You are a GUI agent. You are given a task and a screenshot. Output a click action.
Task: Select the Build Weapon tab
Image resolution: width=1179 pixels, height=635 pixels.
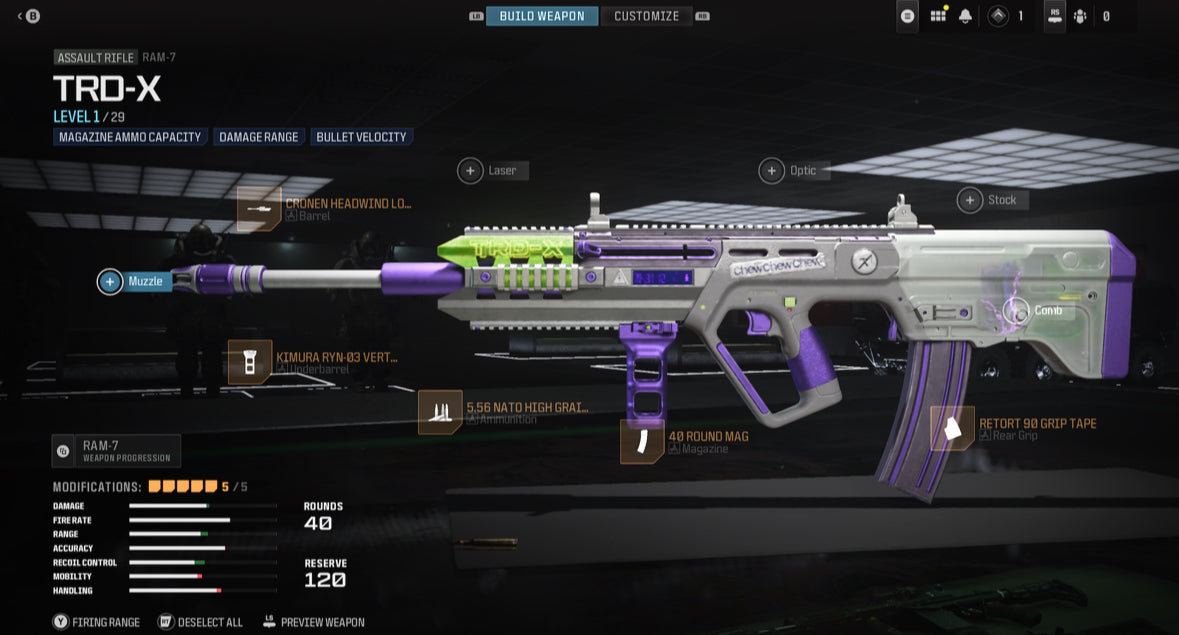click(542, 16)
